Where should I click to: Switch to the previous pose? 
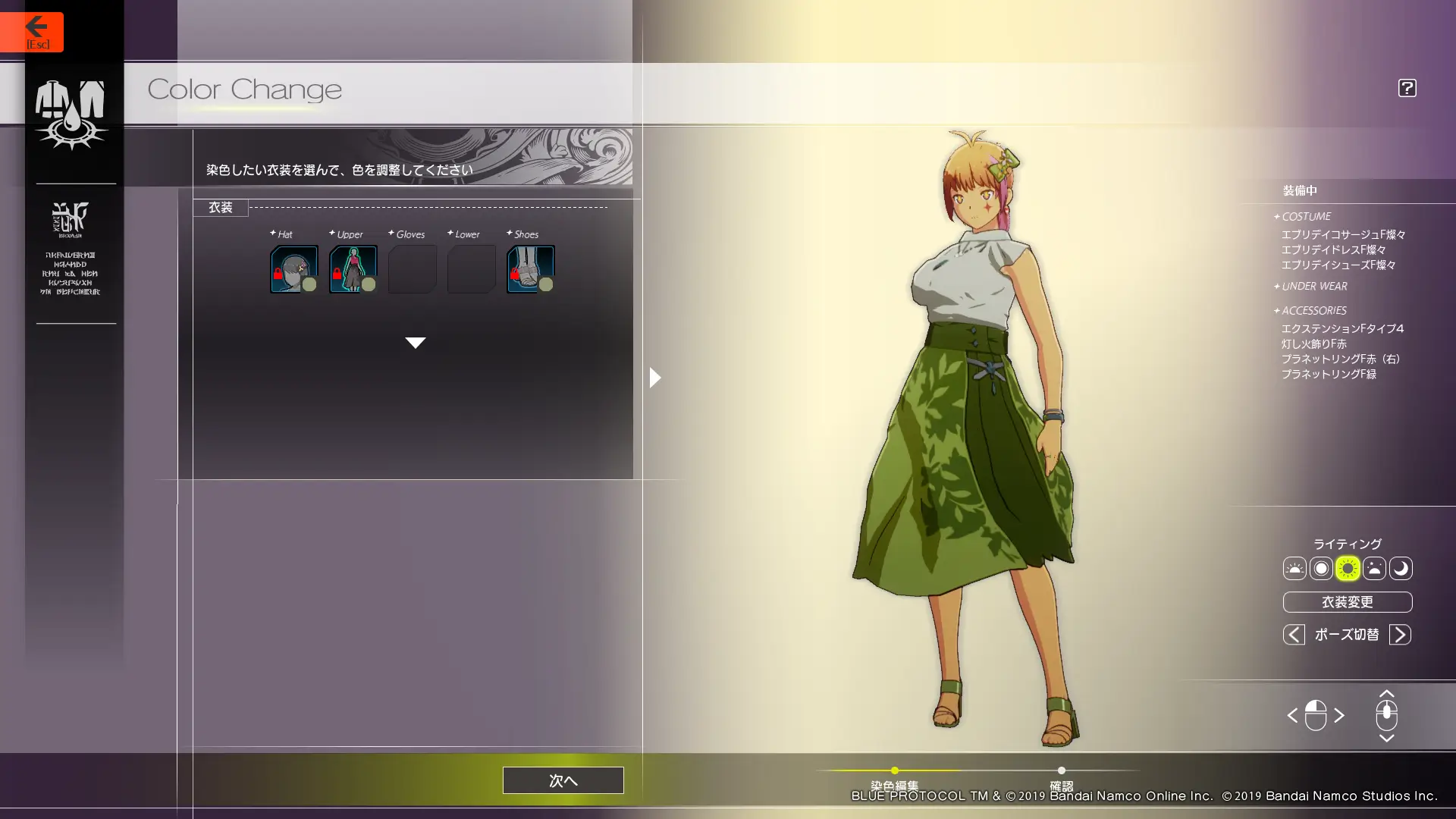[x=1294, y=635]
